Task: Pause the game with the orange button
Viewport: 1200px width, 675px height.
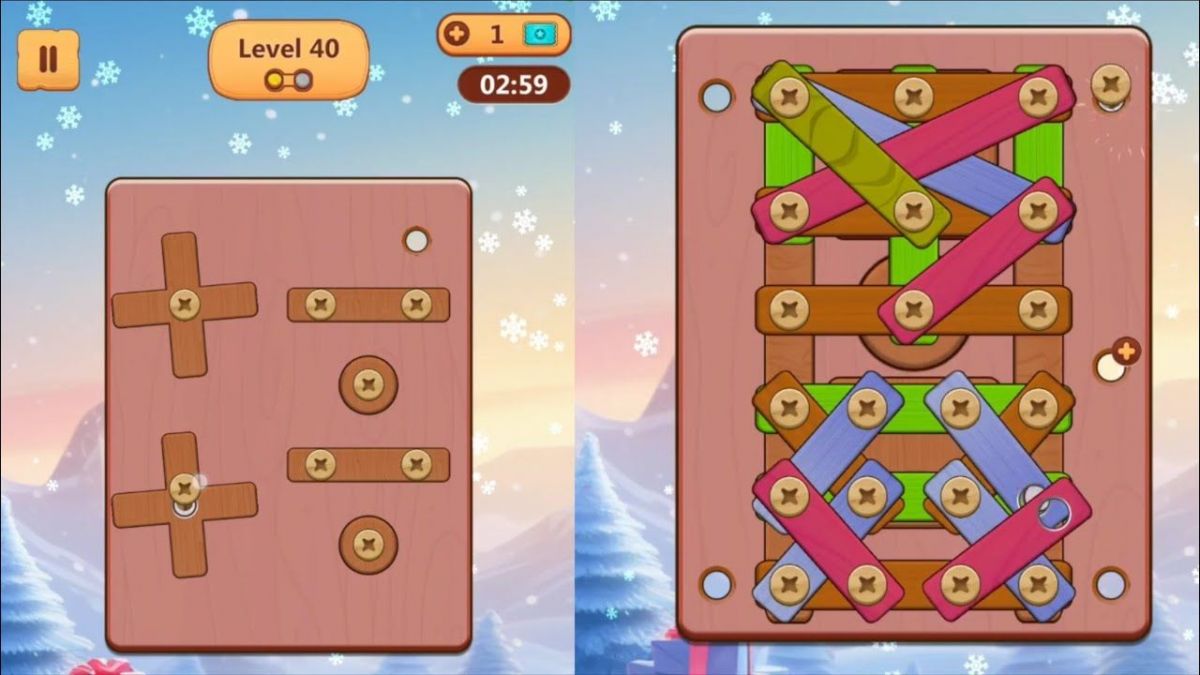Action: click(x=48, y=59)
